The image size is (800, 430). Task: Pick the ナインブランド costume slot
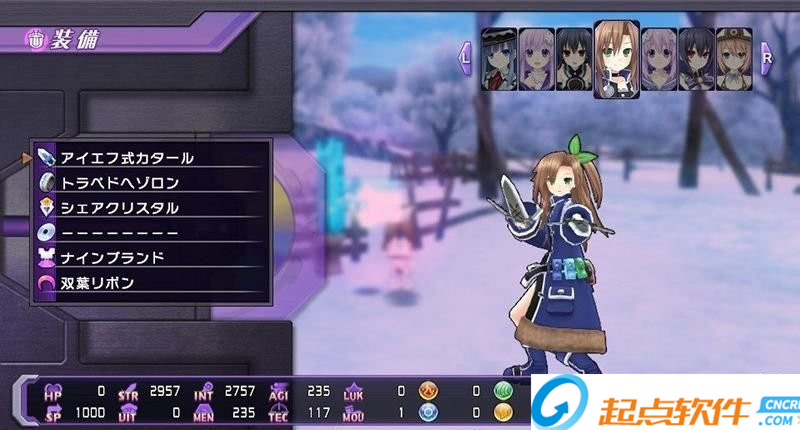(150, 258)
